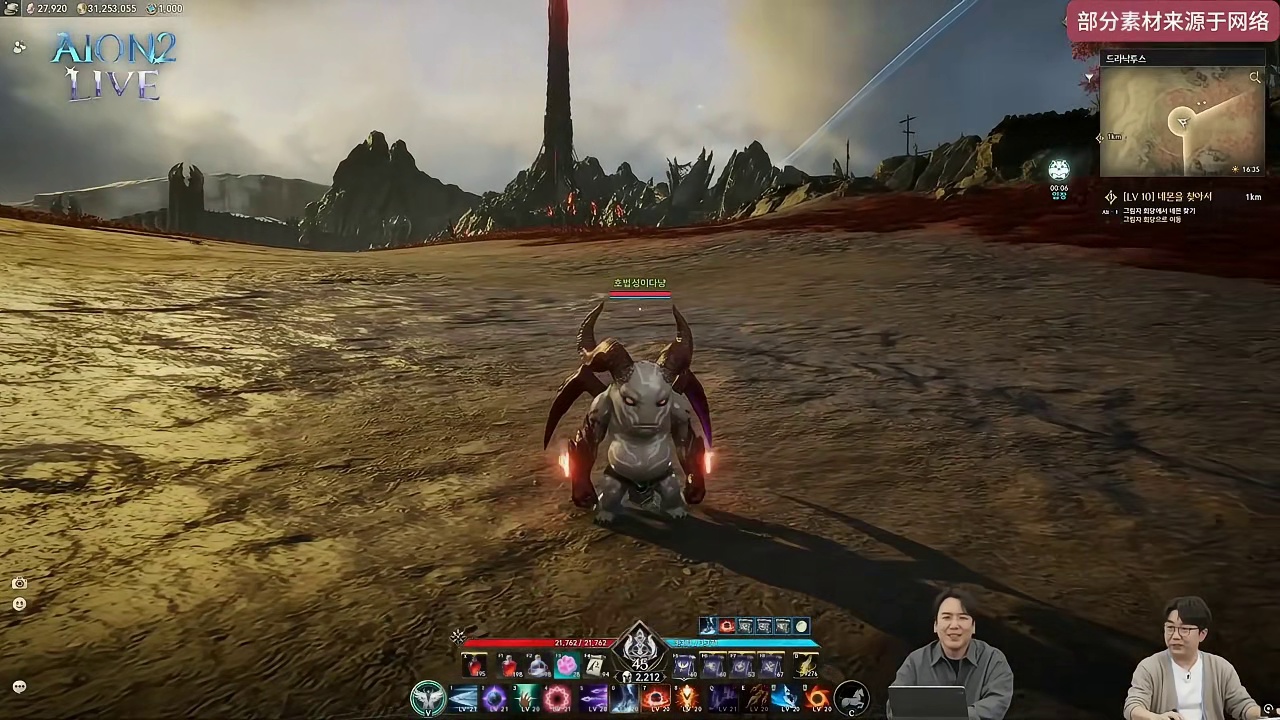This screenshot has height=720, width=1280.
Task: Use the first red potion slot
Action: (x=476, y=665)
